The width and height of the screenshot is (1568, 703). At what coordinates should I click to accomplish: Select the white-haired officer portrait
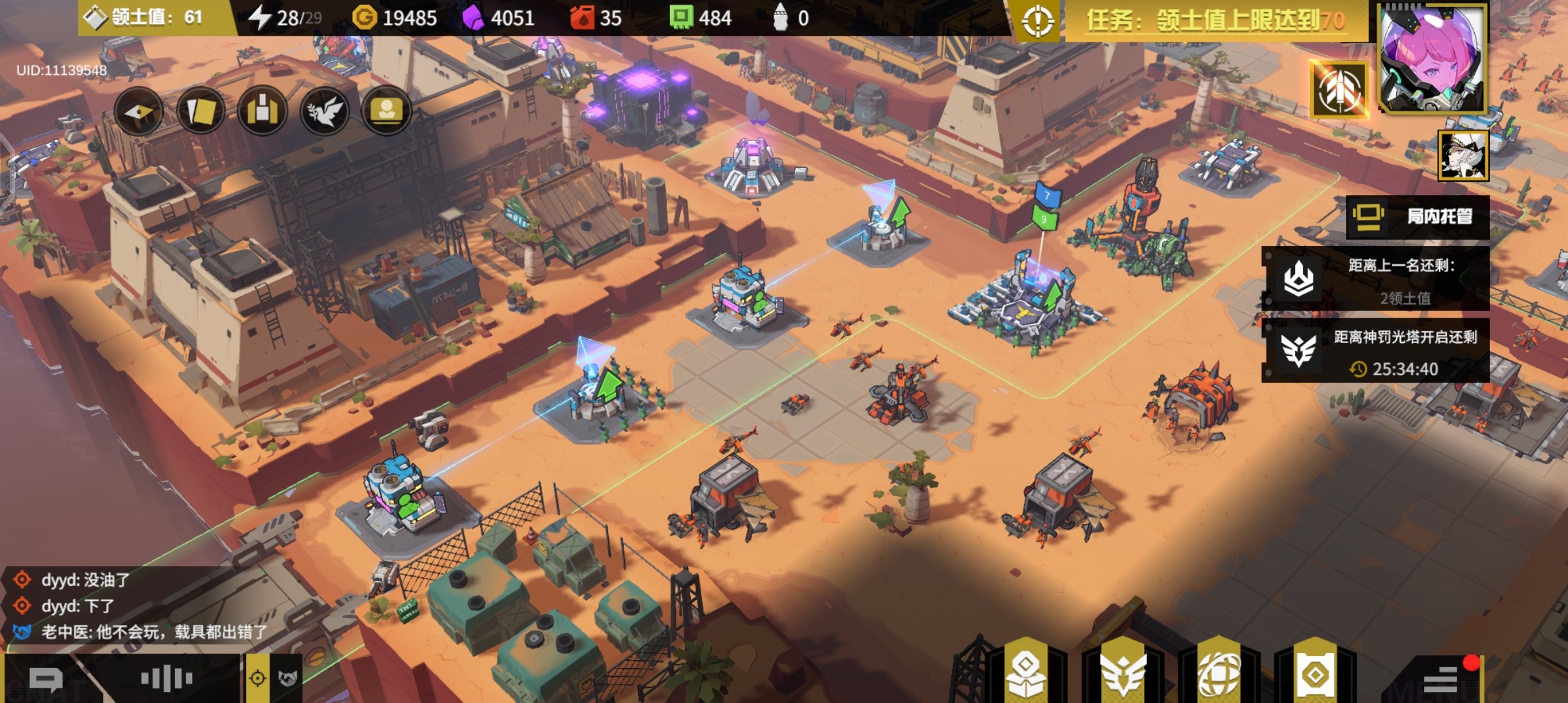click(1463, 155)
